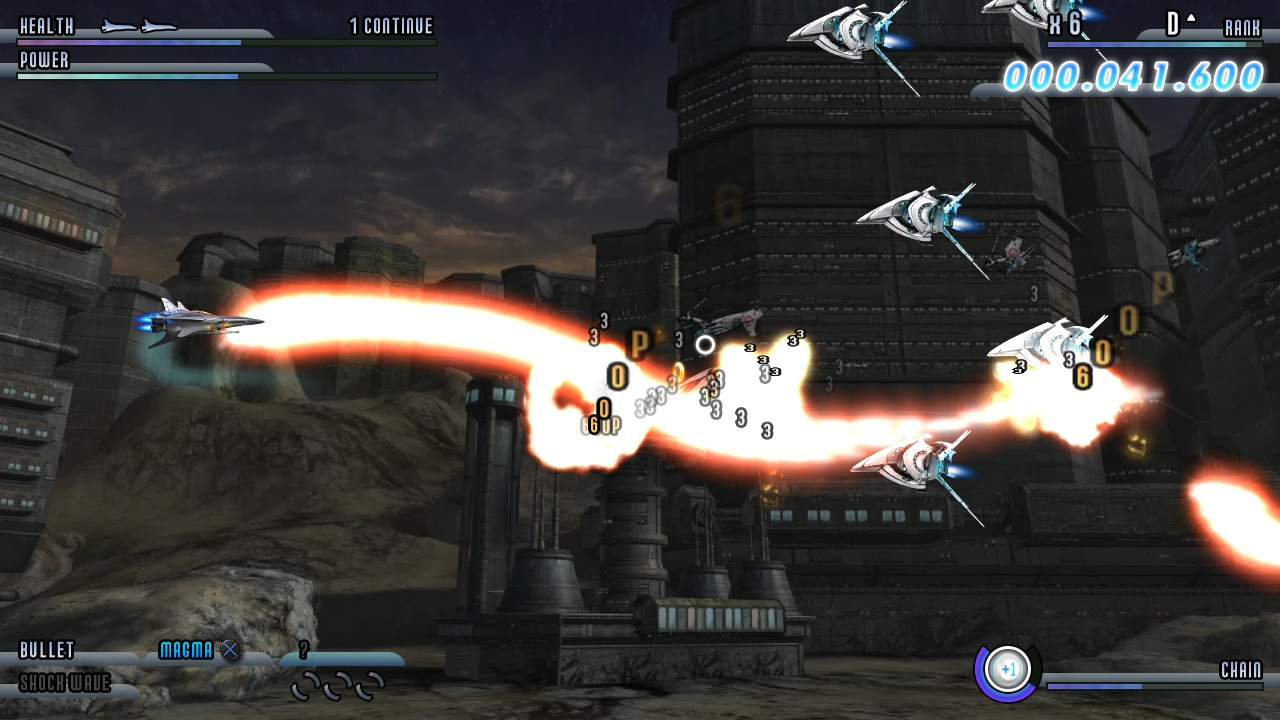Select the Bullet weapon label

coord(47,651)
